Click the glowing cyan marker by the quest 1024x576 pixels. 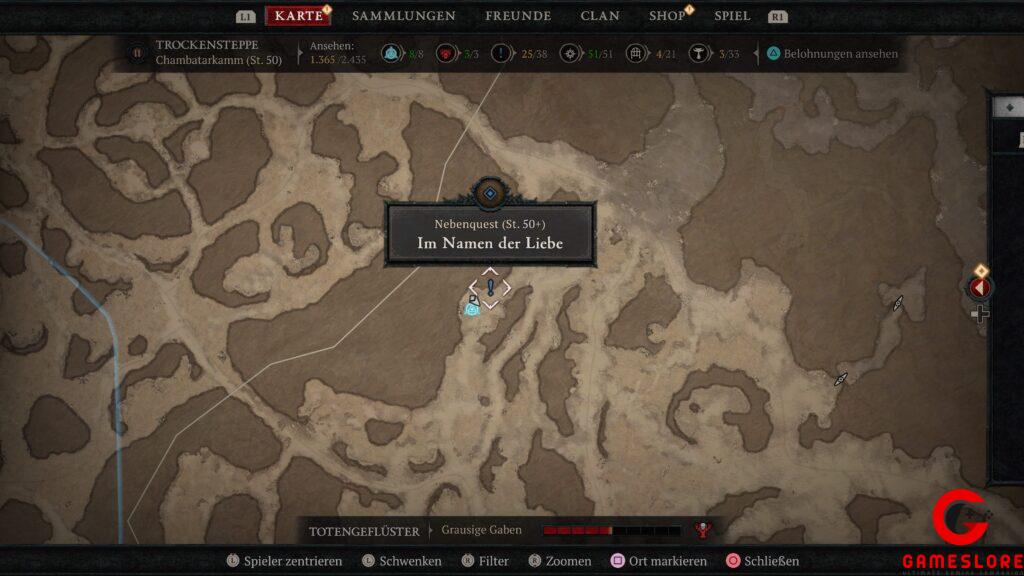tap(472, 310)
